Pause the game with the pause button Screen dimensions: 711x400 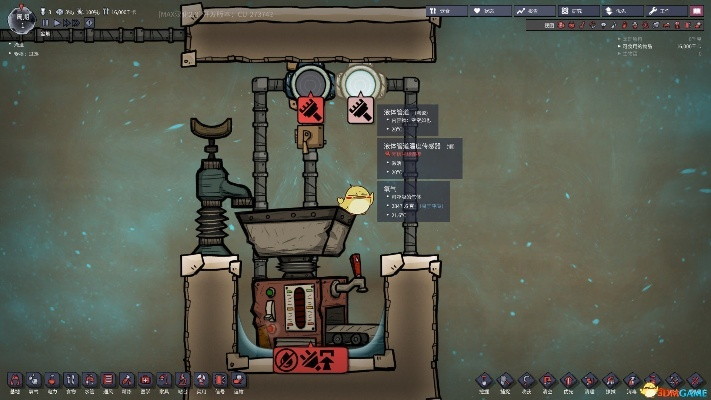45,22
